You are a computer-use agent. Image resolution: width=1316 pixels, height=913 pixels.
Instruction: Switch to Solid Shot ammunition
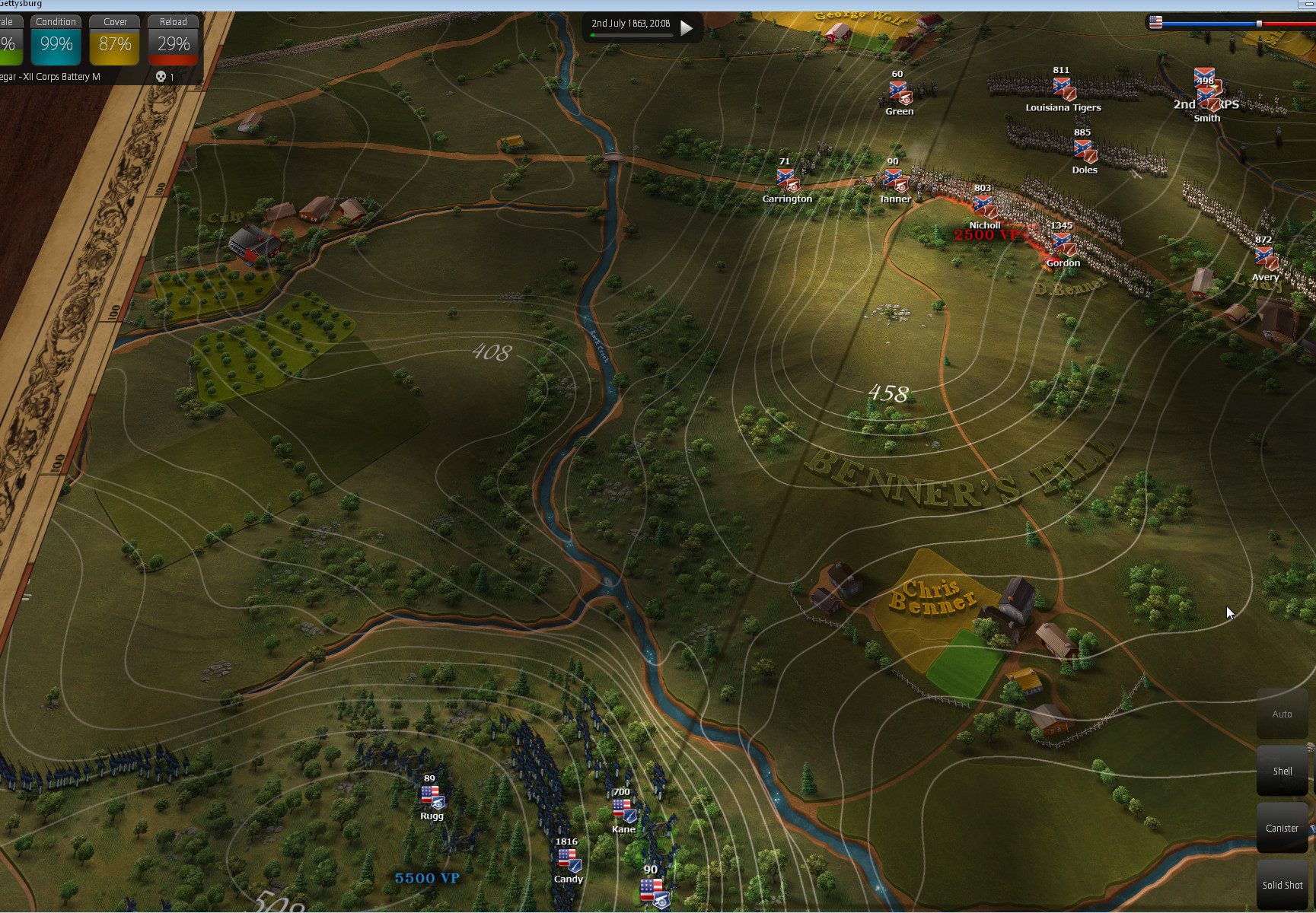1283,885
